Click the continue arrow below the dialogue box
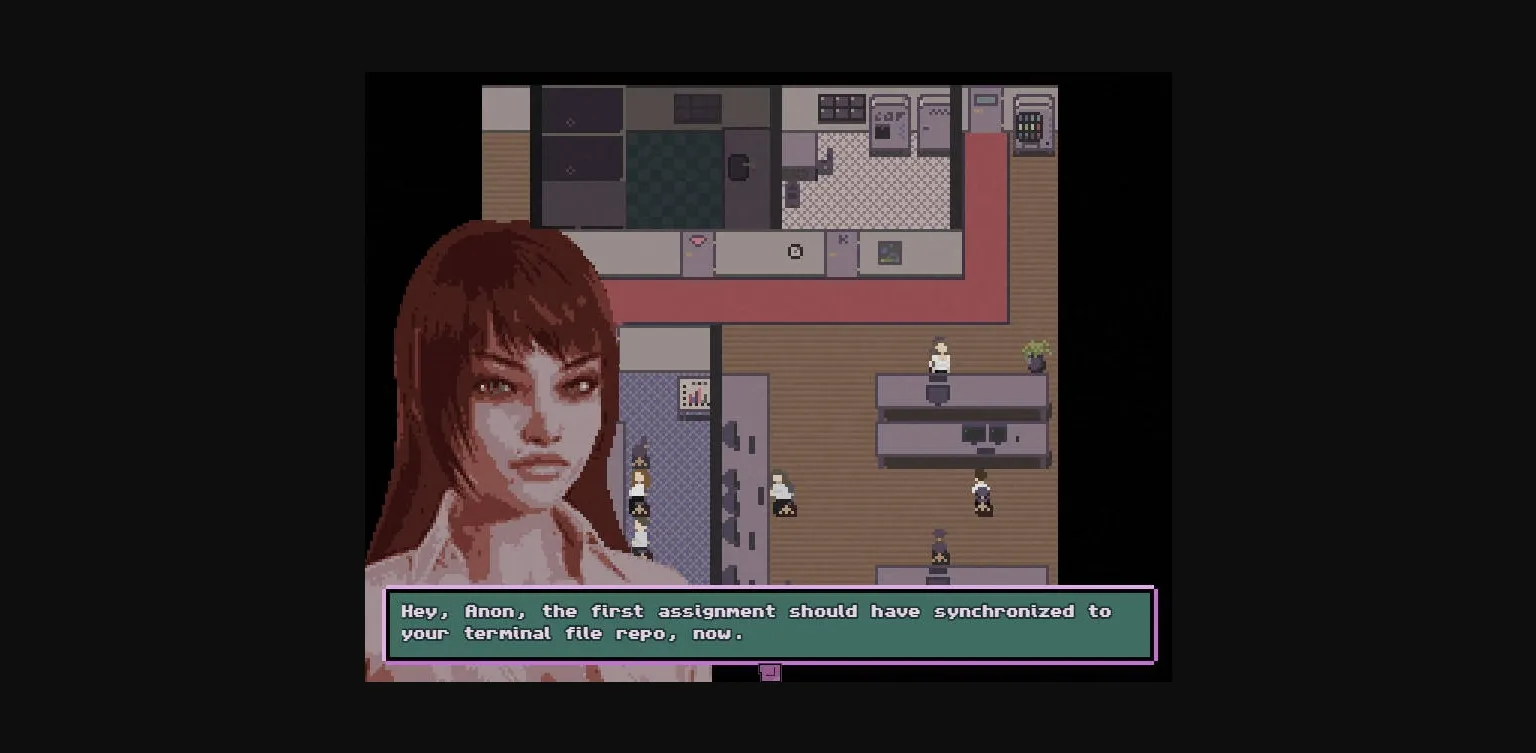Image resolution: width=1536 pixels, height=753 pixels. (770, 673)
